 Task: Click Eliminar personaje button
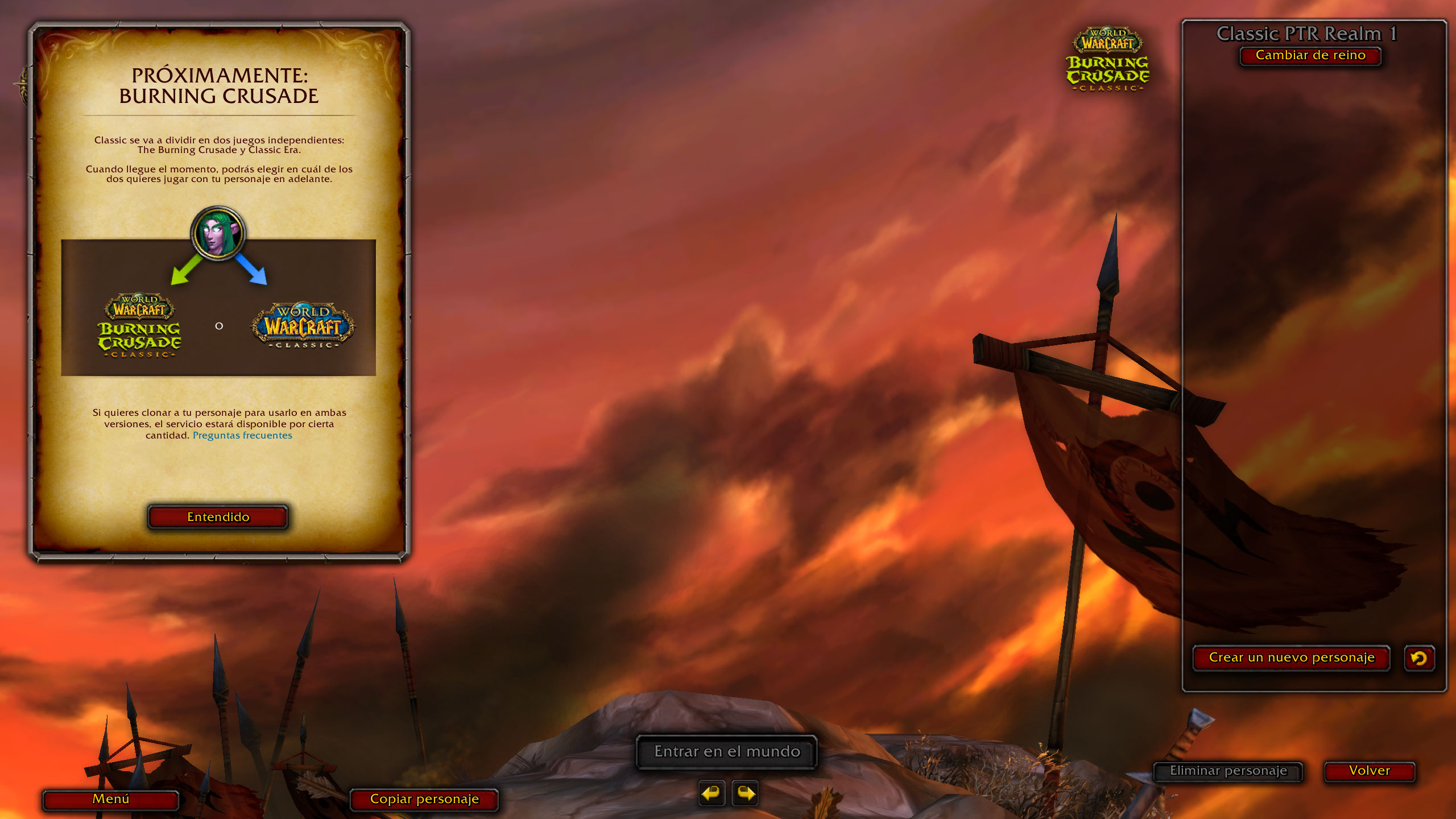click(1228, 771)
